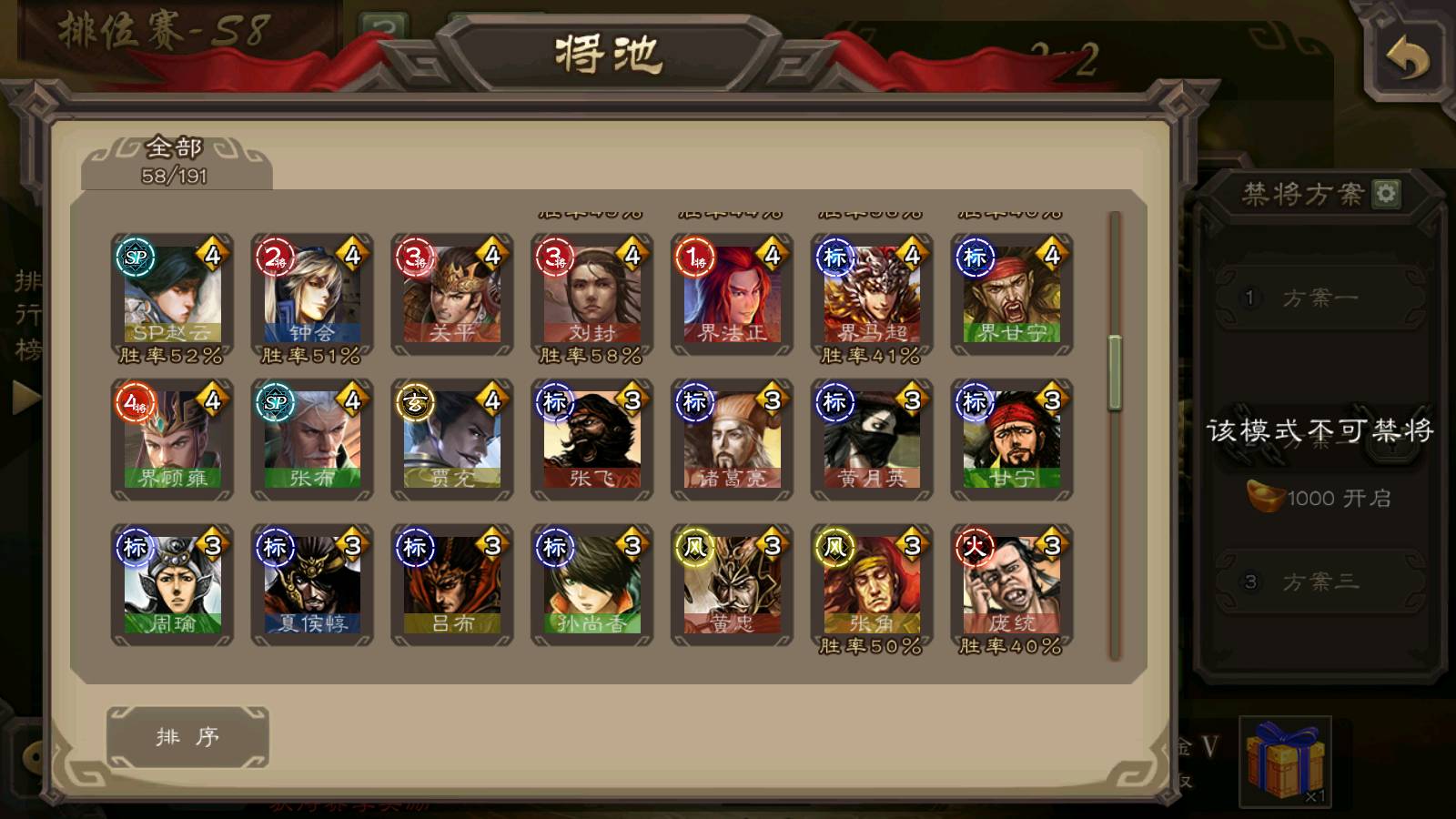Select the 张飞 hero card
Screen dimensions: 1456x819
(x=592, y=440)
